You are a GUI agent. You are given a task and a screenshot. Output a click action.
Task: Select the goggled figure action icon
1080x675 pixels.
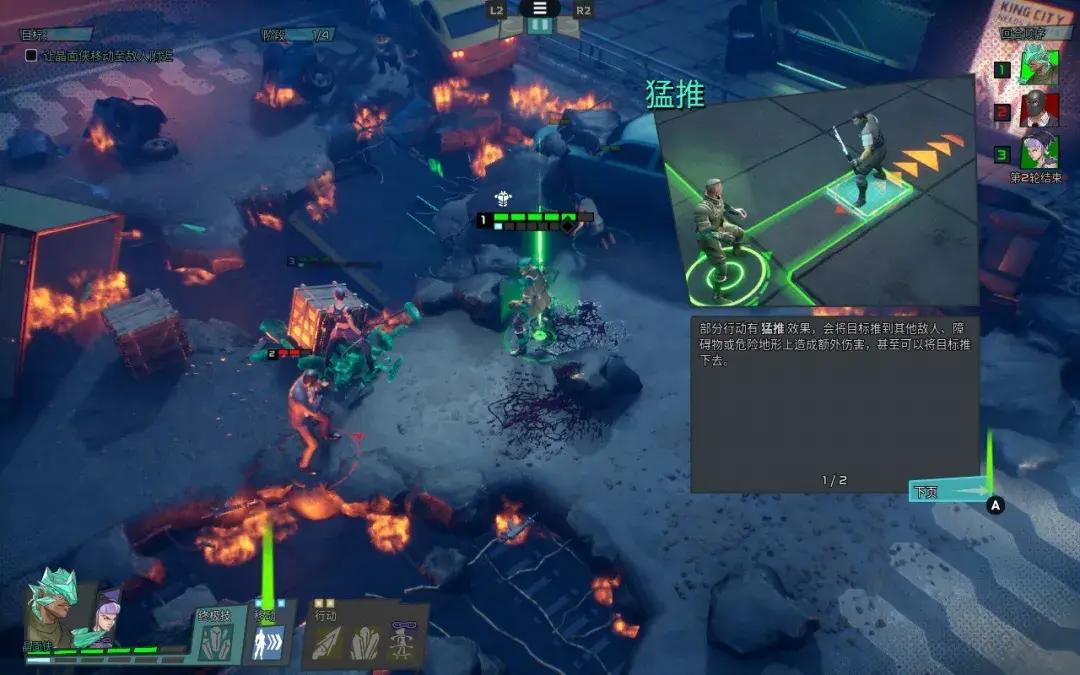click(x=402, y=641)
